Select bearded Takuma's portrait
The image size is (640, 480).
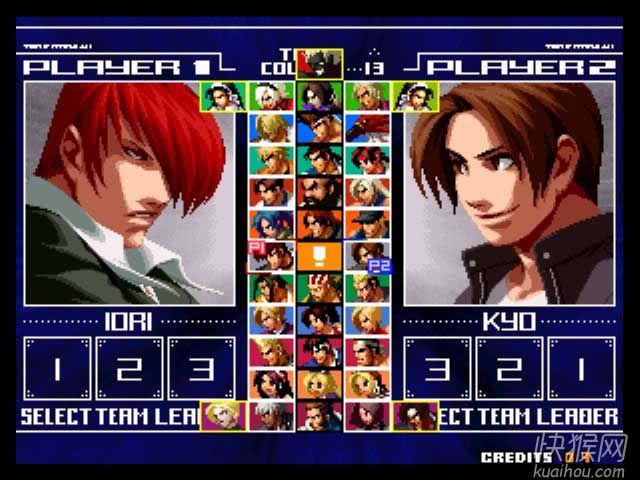click(x=319, y=191)
